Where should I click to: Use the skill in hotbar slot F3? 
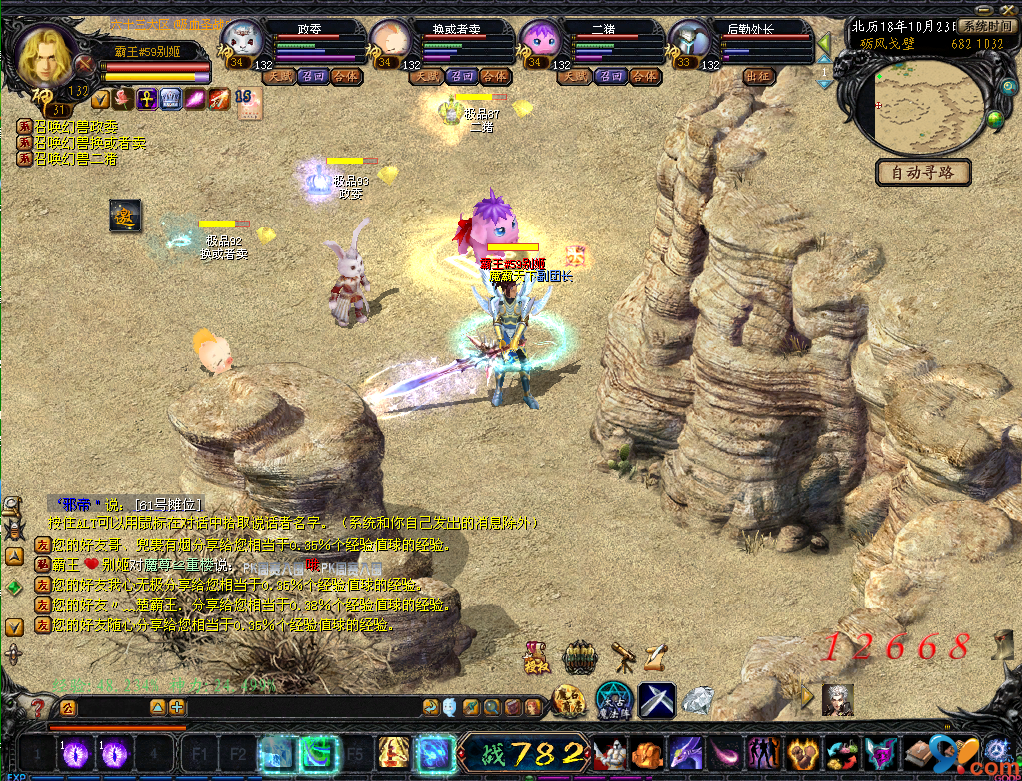click(279, 753)
